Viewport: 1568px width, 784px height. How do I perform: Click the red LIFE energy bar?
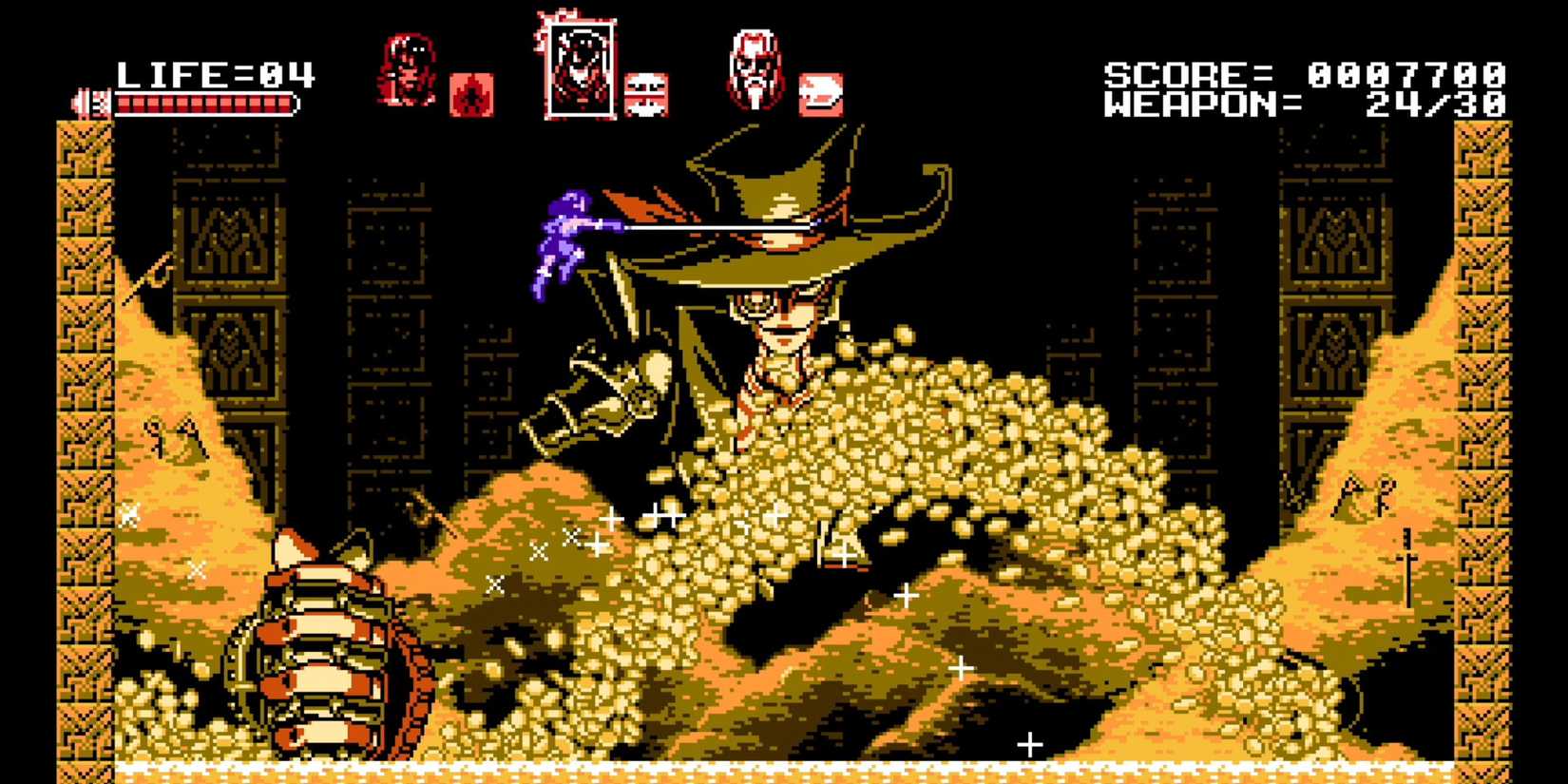tap(204, 105)
